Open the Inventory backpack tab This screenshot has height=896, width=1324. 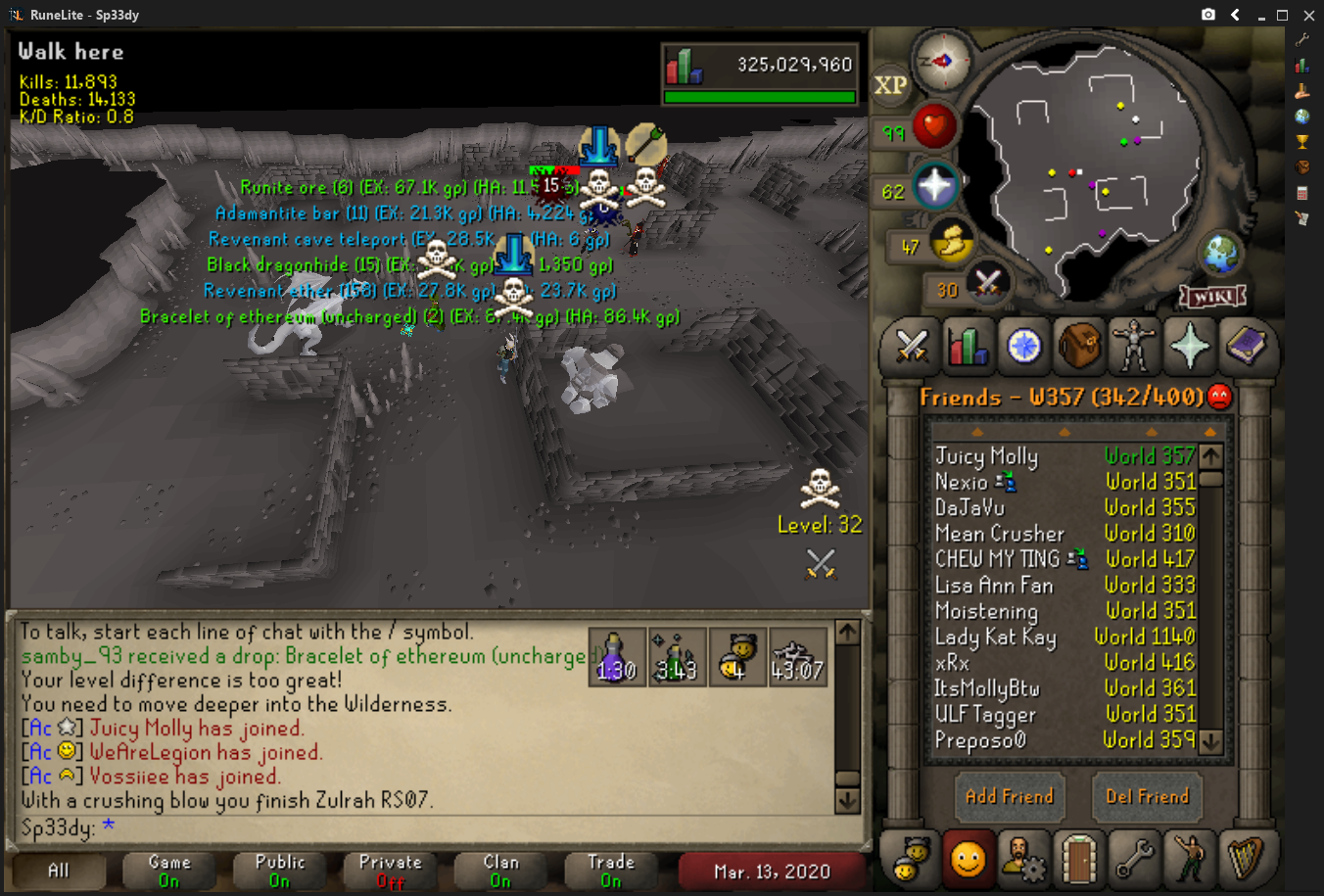coord(1078,346)
